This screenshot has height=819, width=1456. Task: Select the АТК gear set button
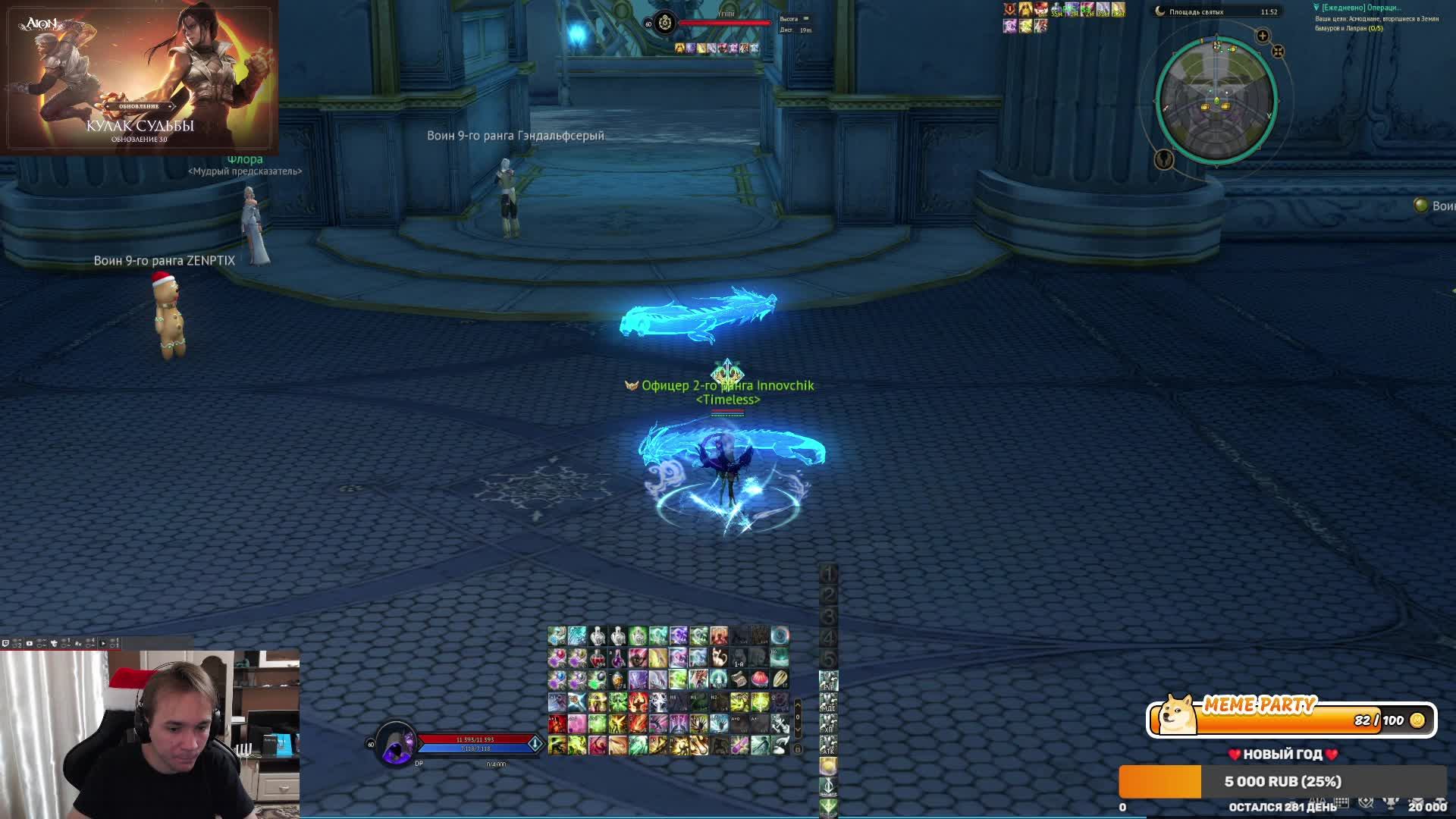pos(828,746)
